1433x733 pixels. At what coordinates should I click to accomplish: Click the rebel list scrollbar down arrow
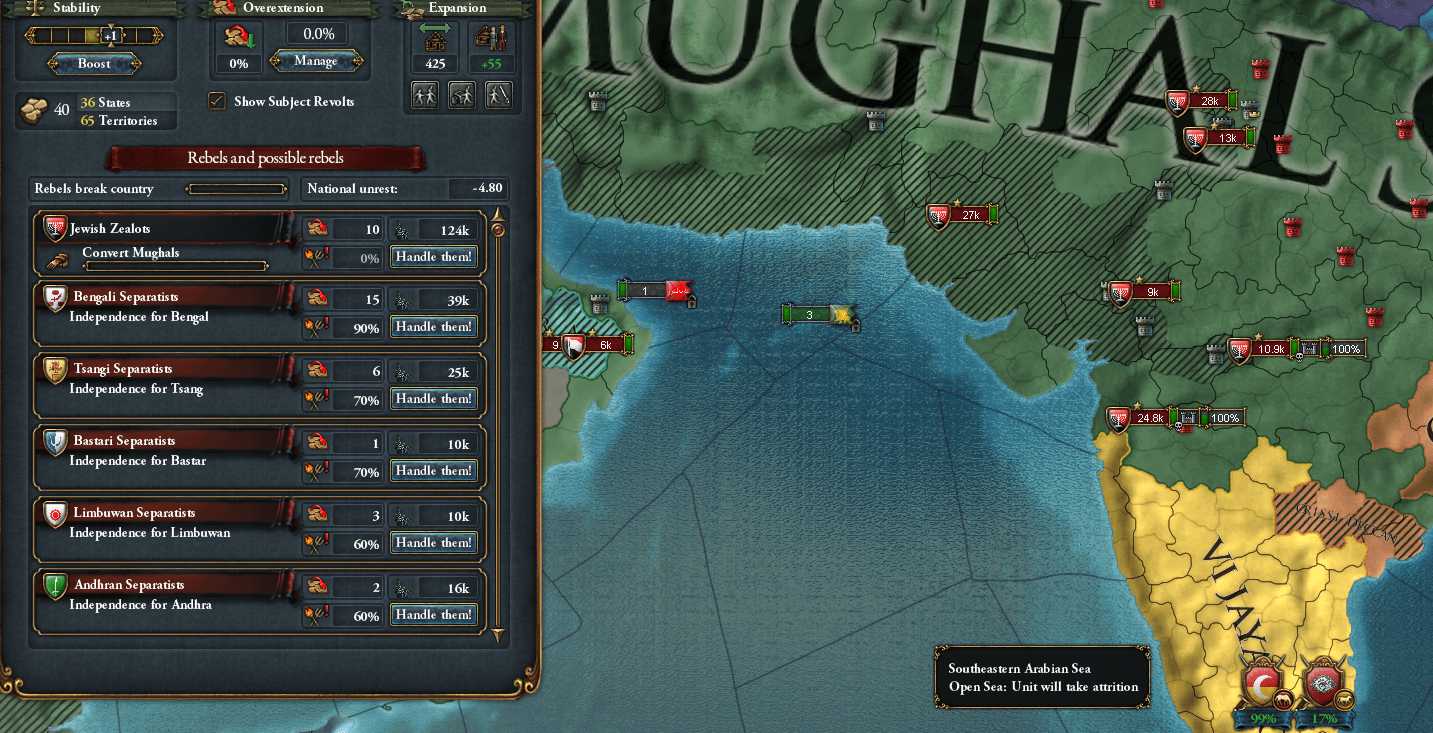pyautogui.click(x=497, y=635)
